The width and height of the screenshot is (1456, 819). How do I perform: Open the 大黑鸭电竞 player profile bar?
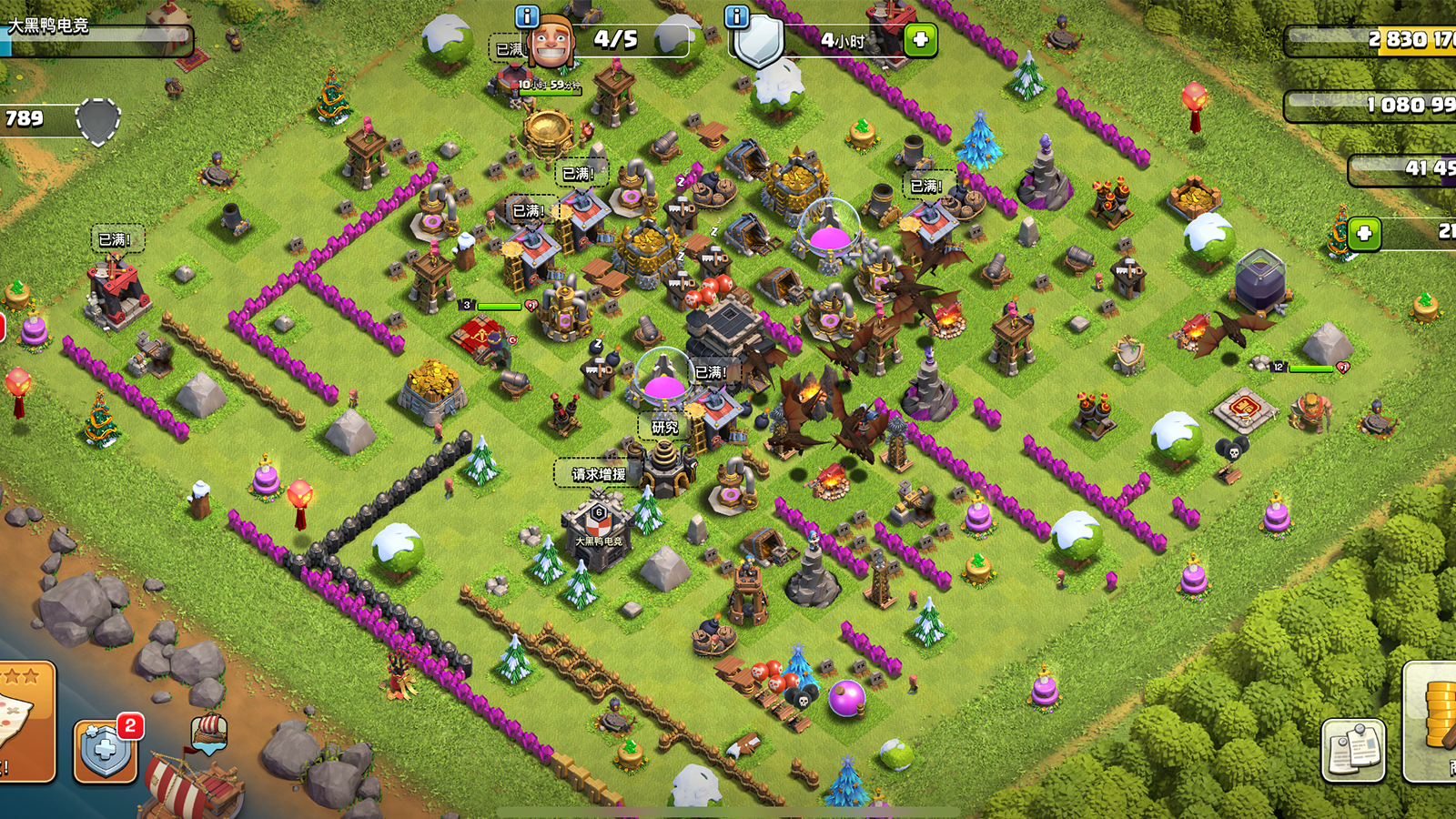pyautogui.click(x=96, y=35)
